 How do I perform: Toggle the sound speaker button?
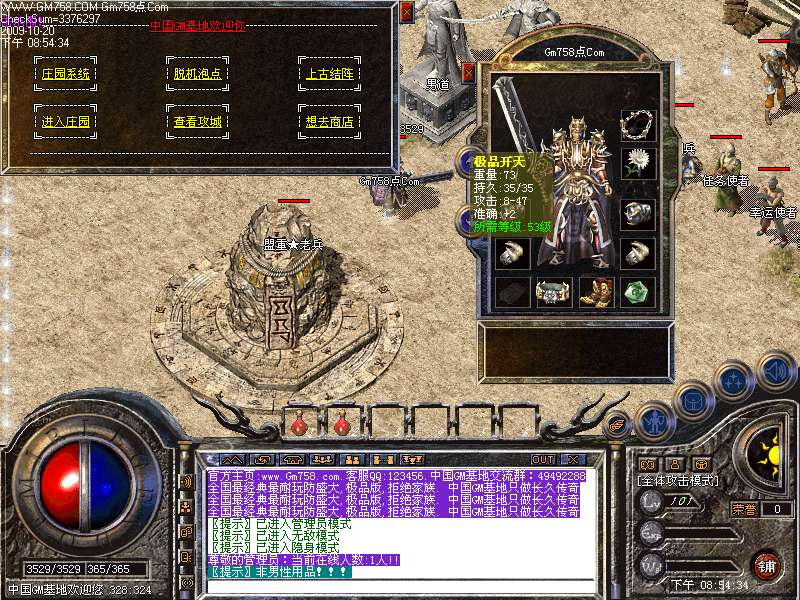[x=775, y=370]
